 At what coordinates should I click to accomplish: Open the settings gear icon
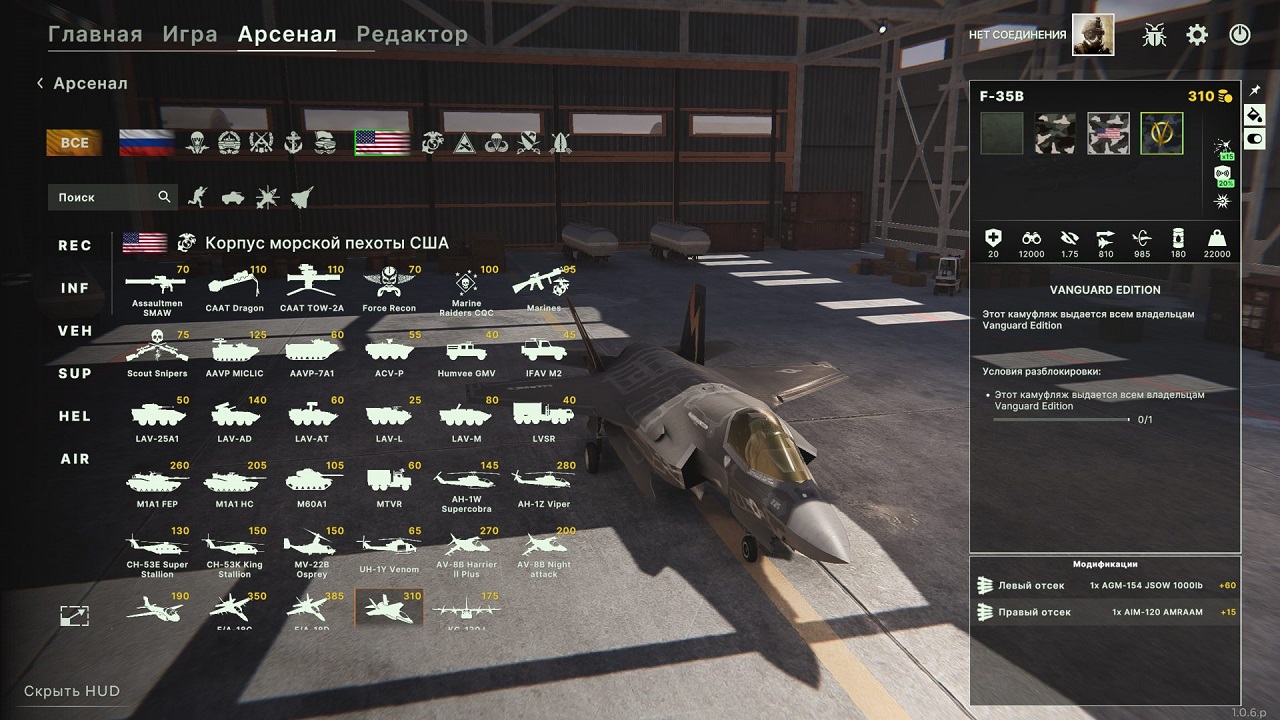[x=1197, y=35]
